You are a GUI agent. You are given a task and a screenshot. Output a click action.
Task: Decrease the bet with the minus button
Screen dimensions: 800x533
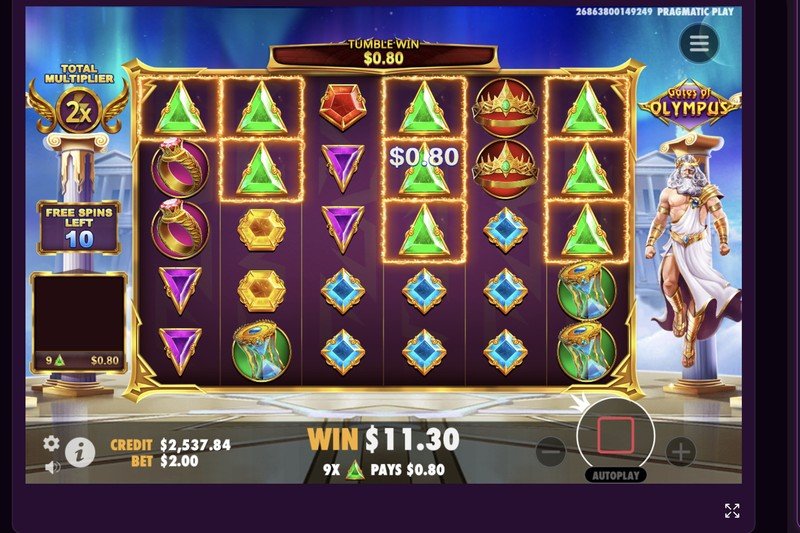point(551,452)
